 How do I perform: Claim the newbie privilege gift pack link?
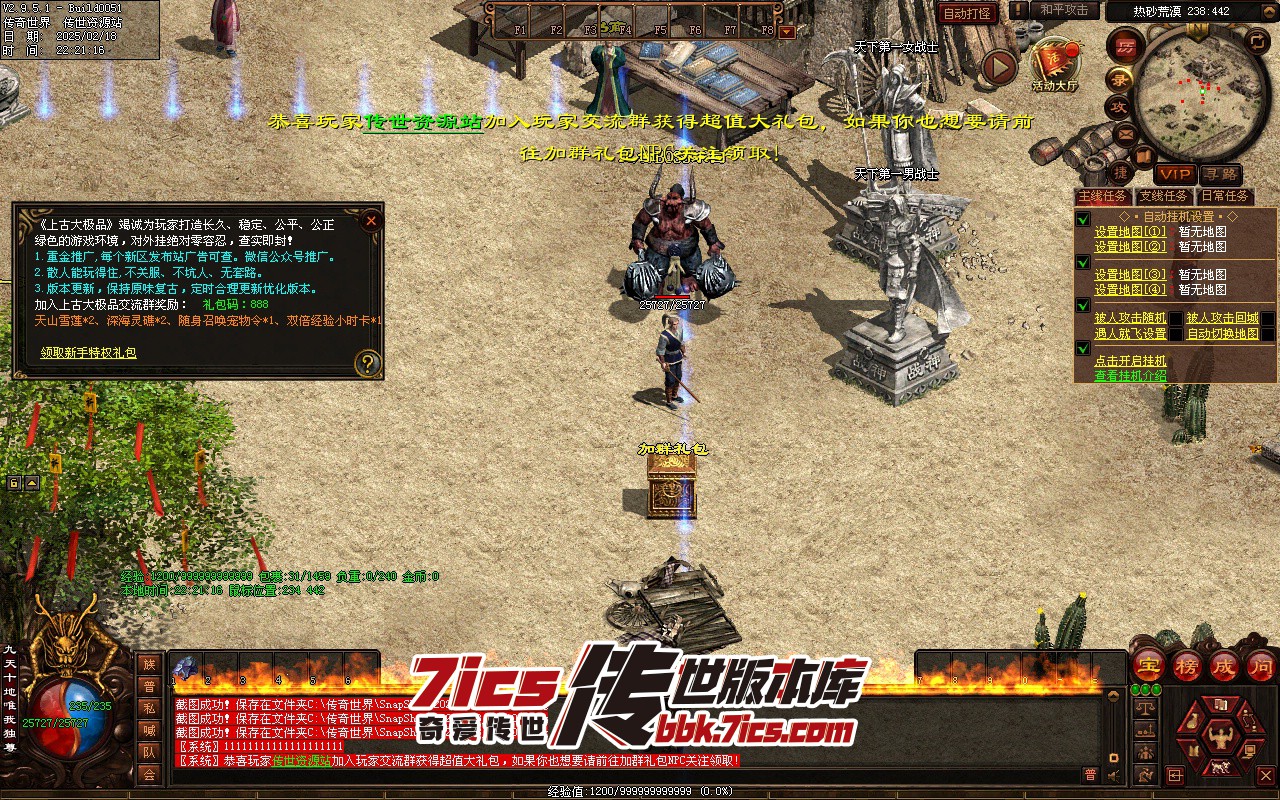pos(88,353)
